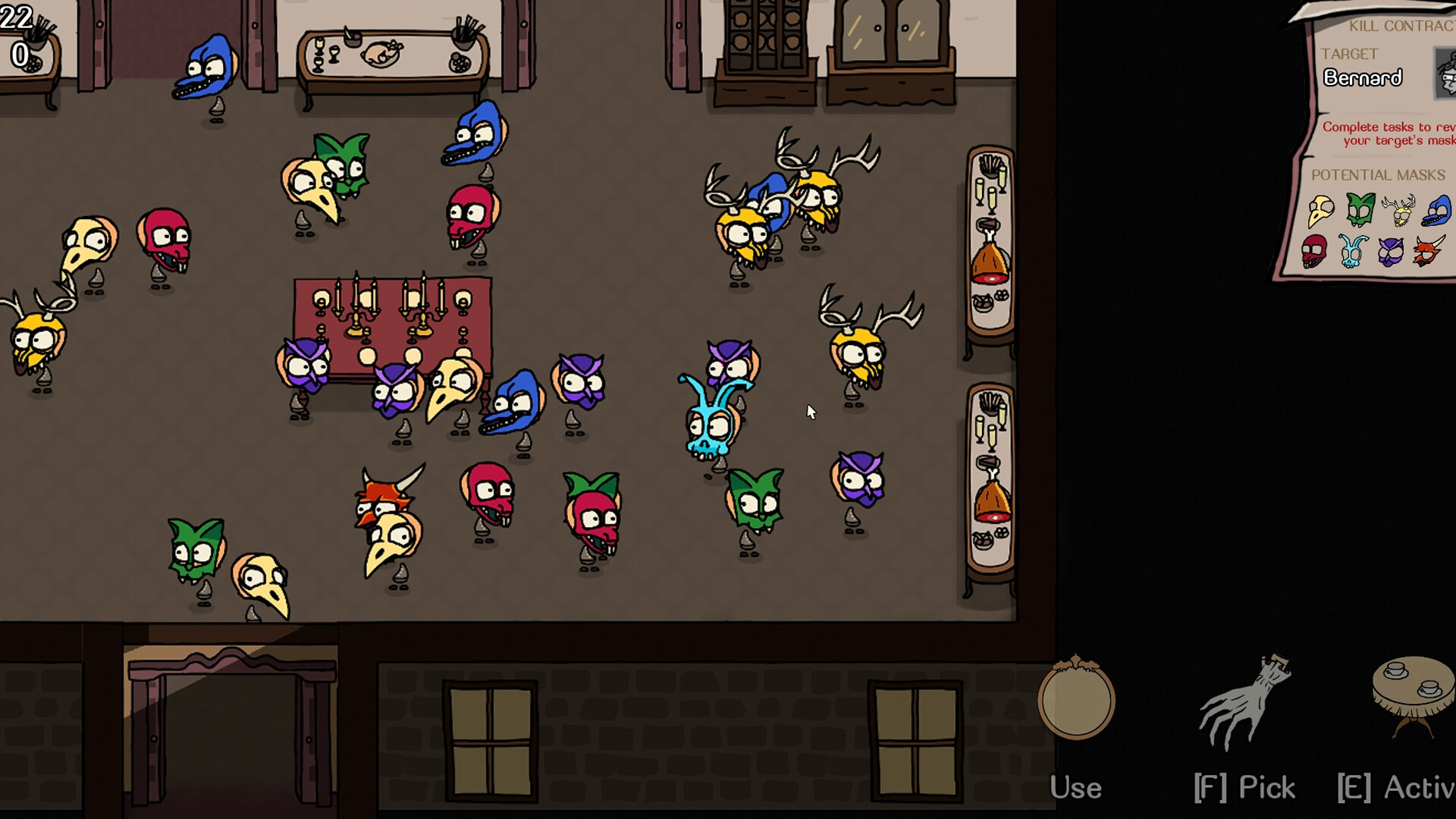The image size is (1456, 819).
Task: Click the Use action label
Action: point(1076,787)
